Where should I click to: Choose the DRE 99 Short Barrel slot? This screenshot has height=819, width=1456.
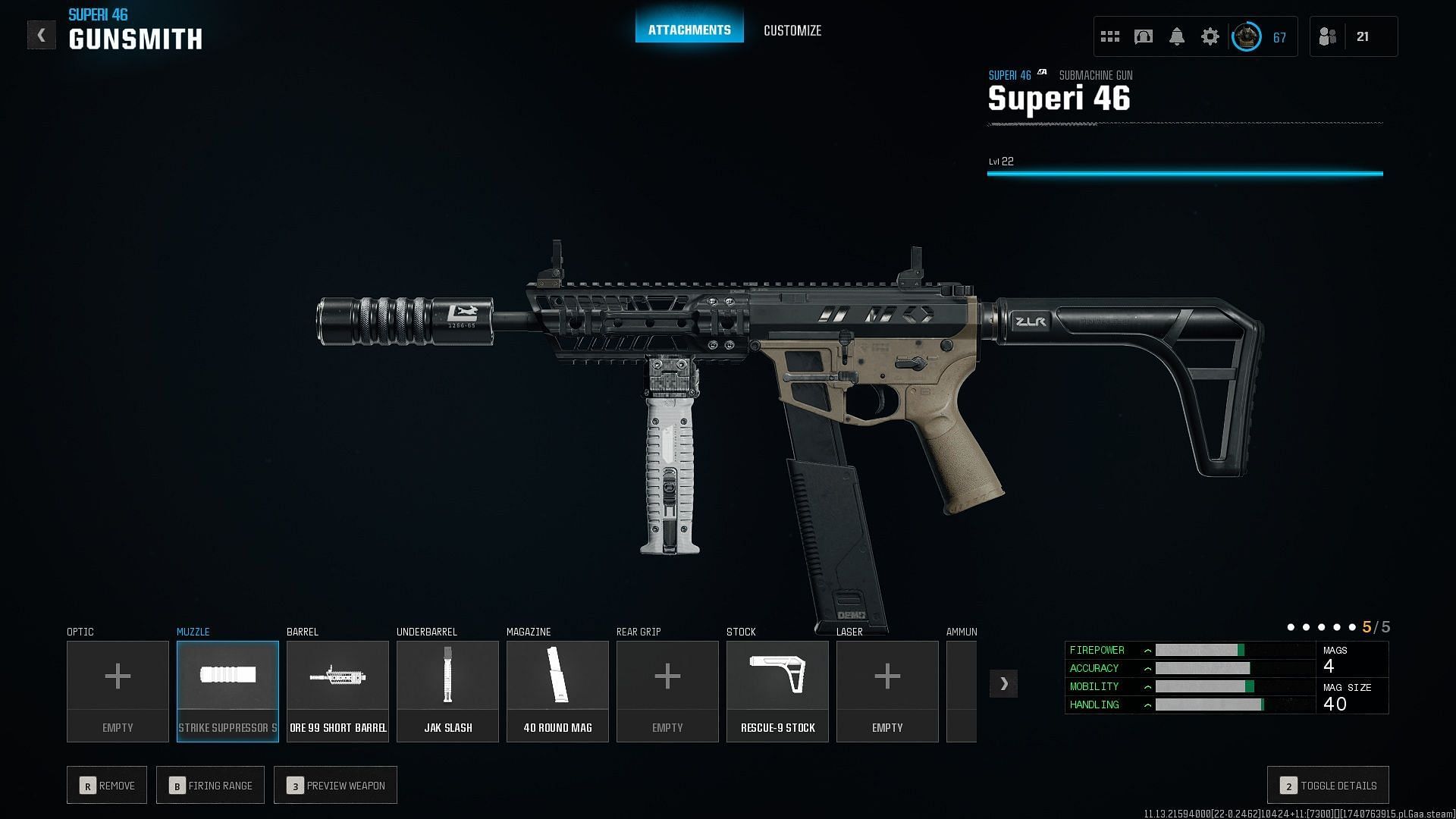pyautogui.click(x=337, y=691)
